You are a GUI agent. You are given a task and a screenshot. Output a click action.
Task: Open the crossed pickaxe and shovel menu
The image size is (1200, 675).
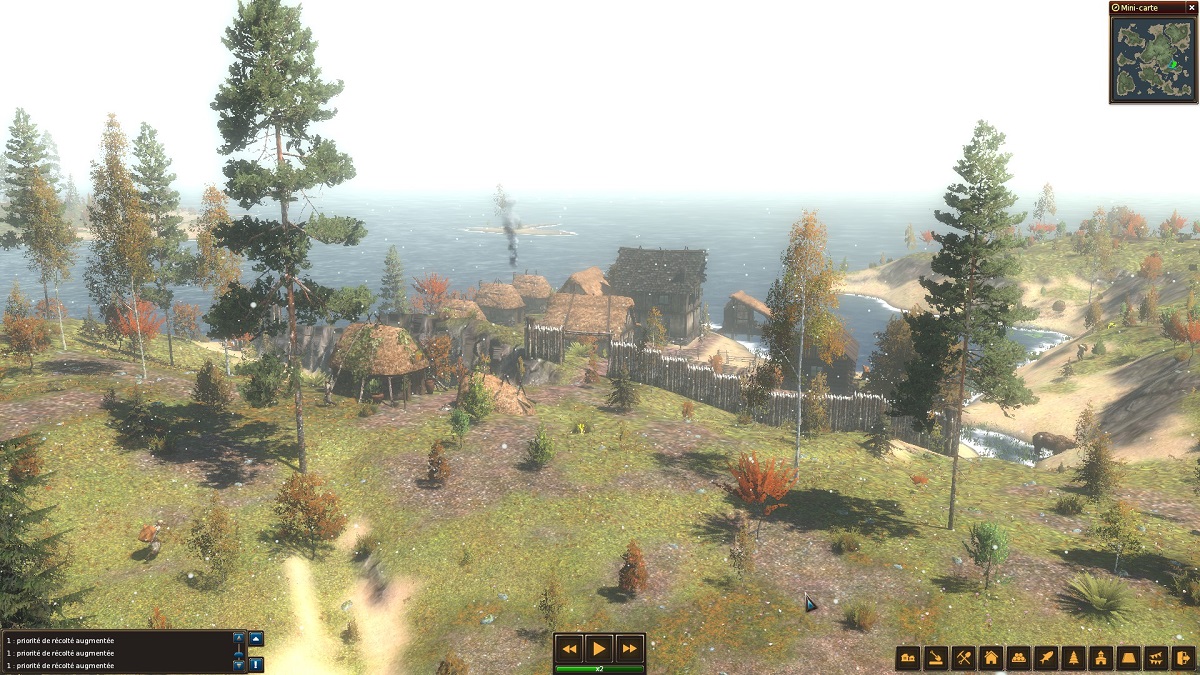tap(964, 658)
